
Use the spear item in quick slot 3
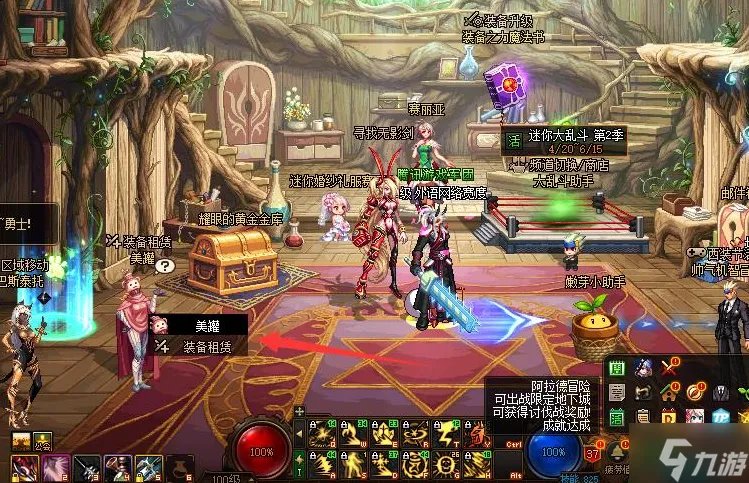click(x=87, y=467)
